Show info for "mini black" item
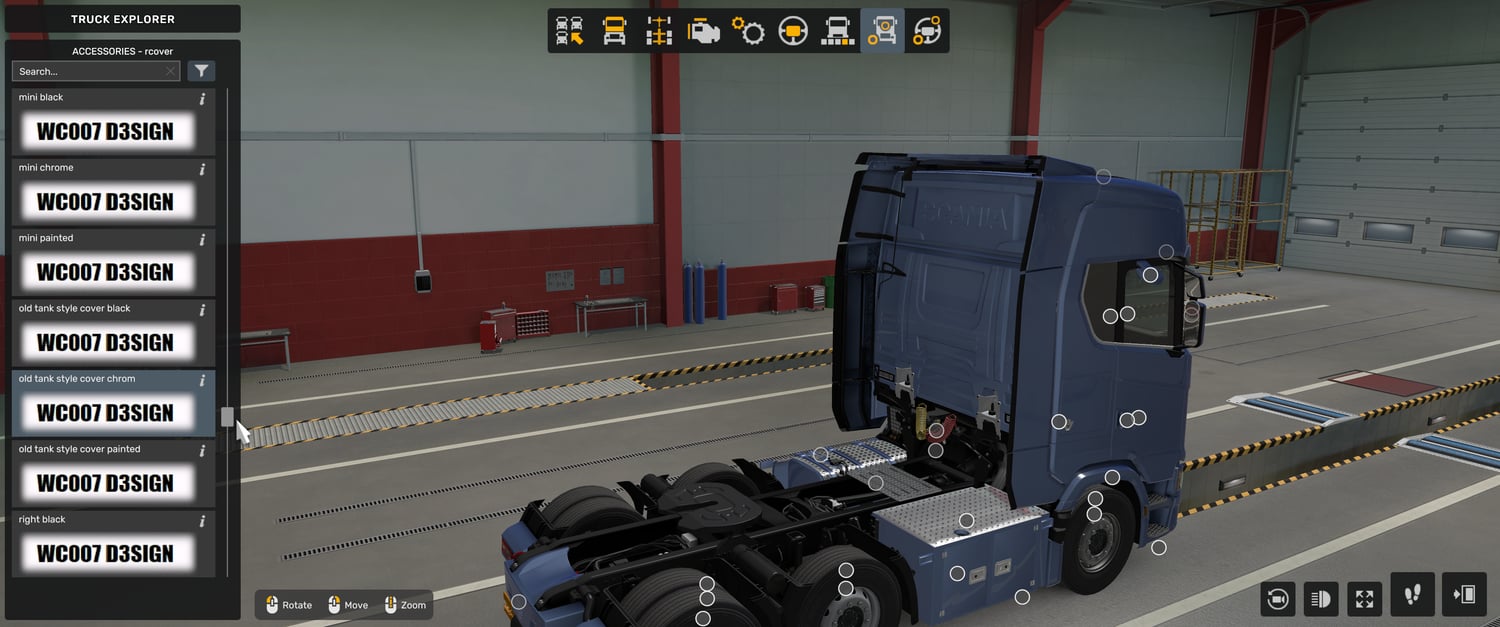 click(x=202, y=99)
